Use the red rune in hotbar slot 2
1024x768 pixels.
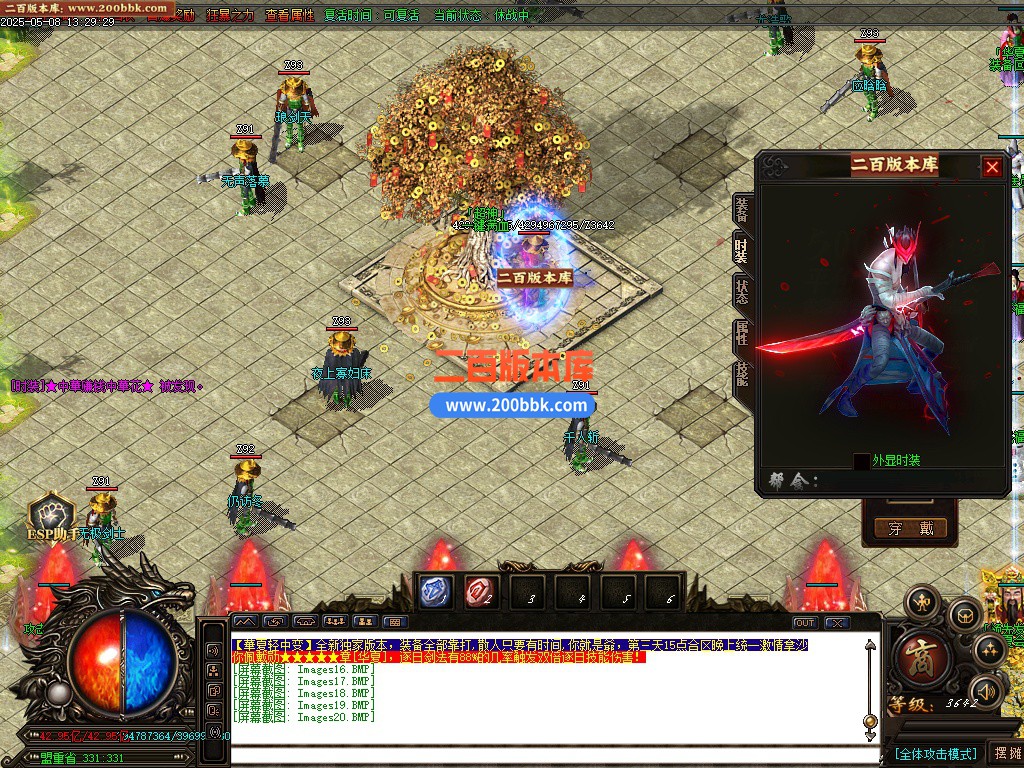(x=481, y=591)
